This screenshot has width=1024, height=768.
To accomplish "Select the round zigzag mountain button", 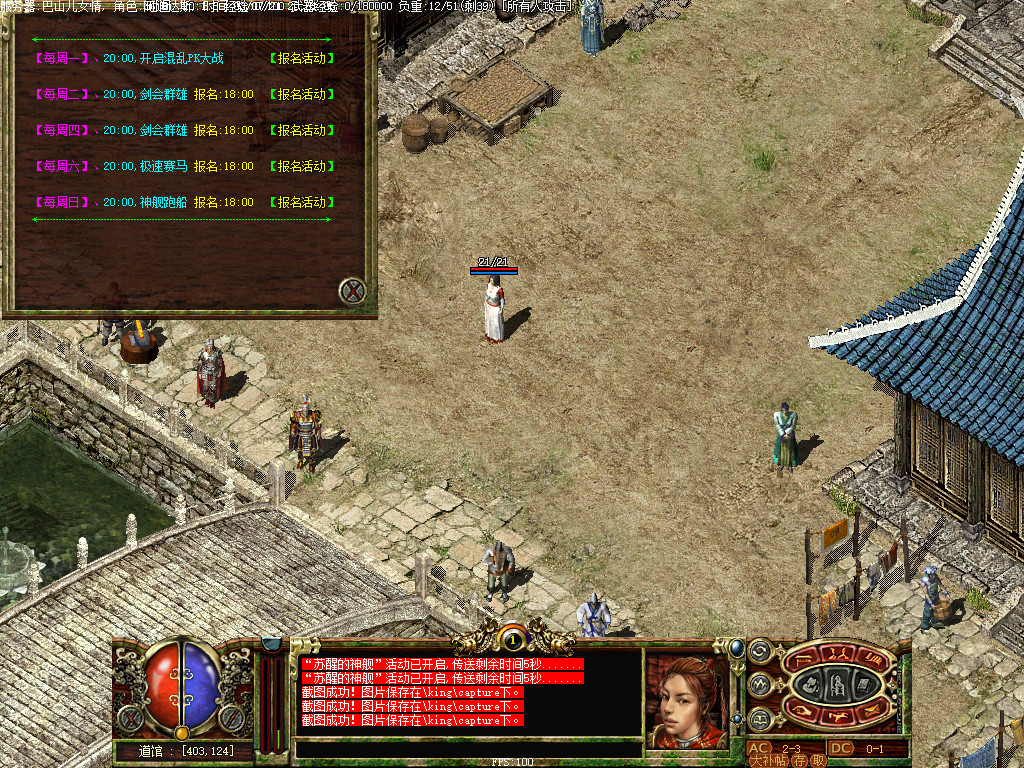I will 759,685.
